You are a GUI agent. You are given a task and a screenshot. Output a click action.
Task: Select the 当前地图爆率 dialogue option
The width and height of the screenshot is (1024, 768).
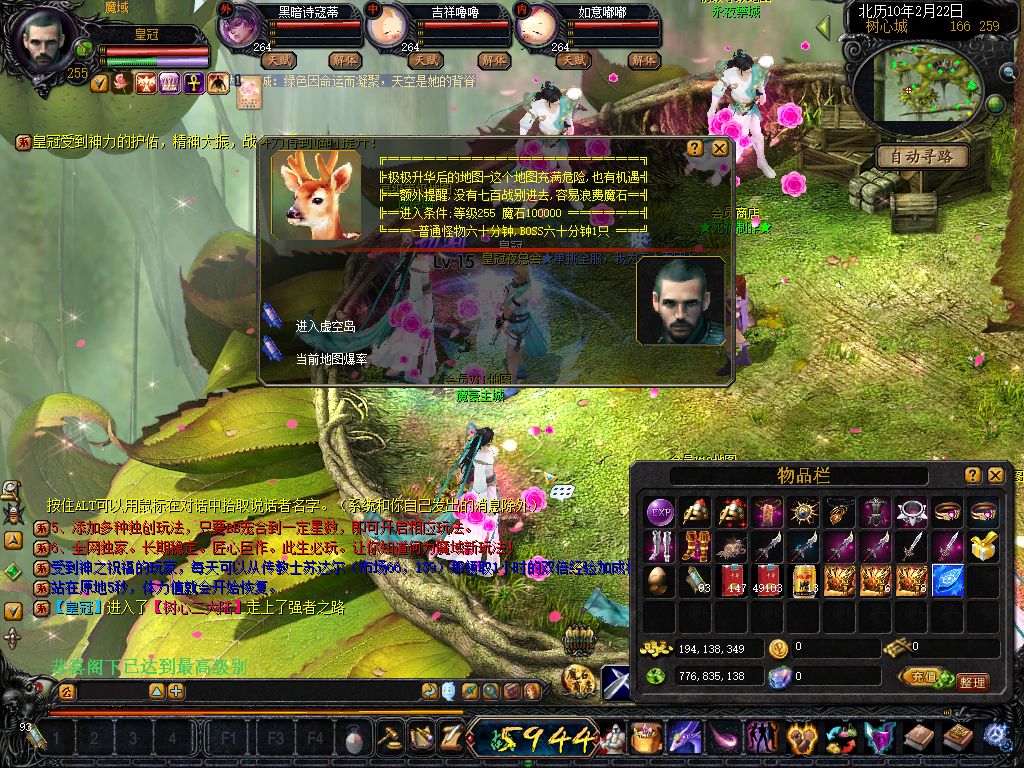pyautogui.click(x=330, y=358)
